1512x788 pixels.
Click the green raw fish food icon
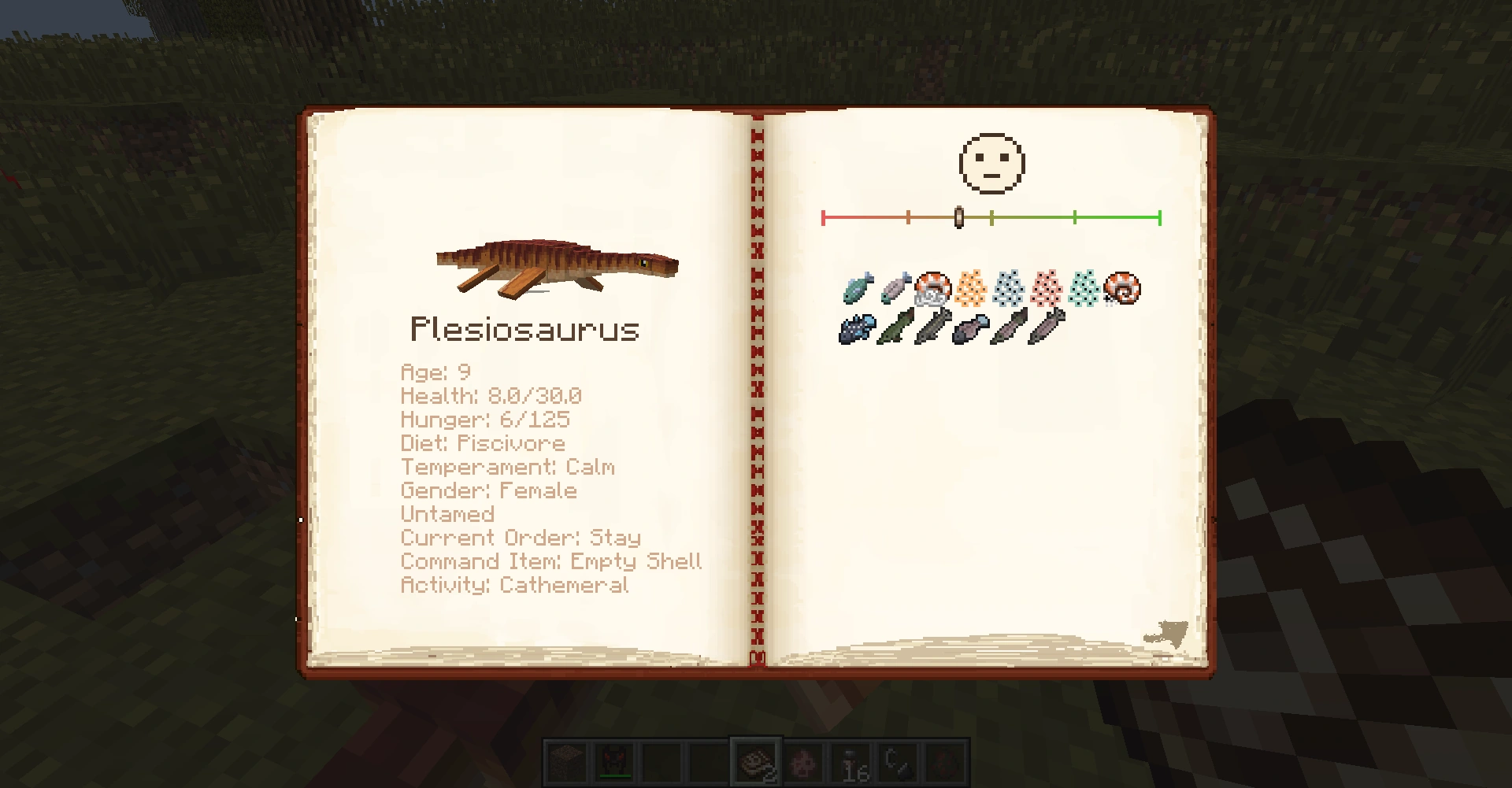(858, 288)
